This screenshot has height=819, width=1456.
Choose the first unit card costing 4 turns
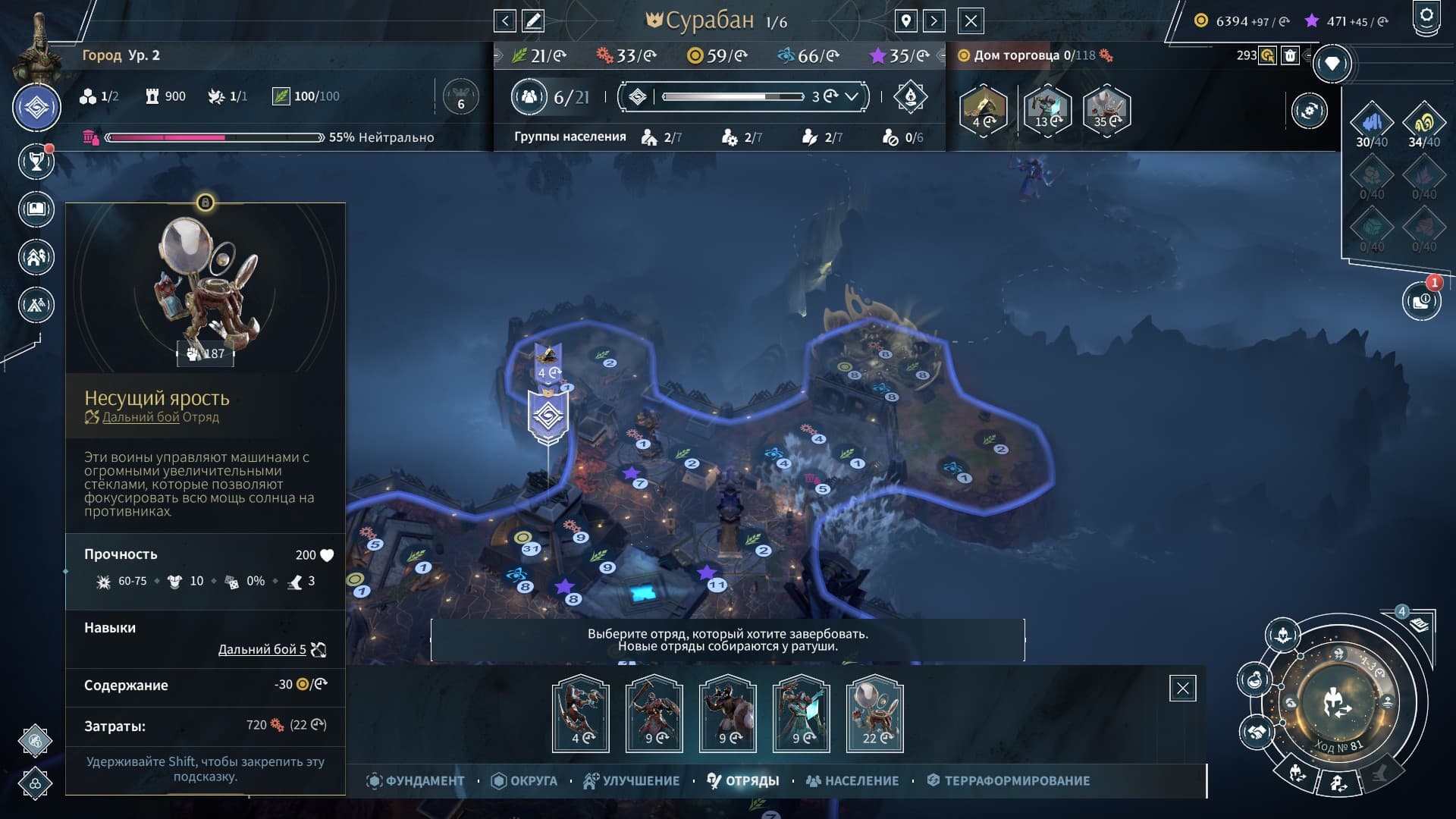coord(581,713)
